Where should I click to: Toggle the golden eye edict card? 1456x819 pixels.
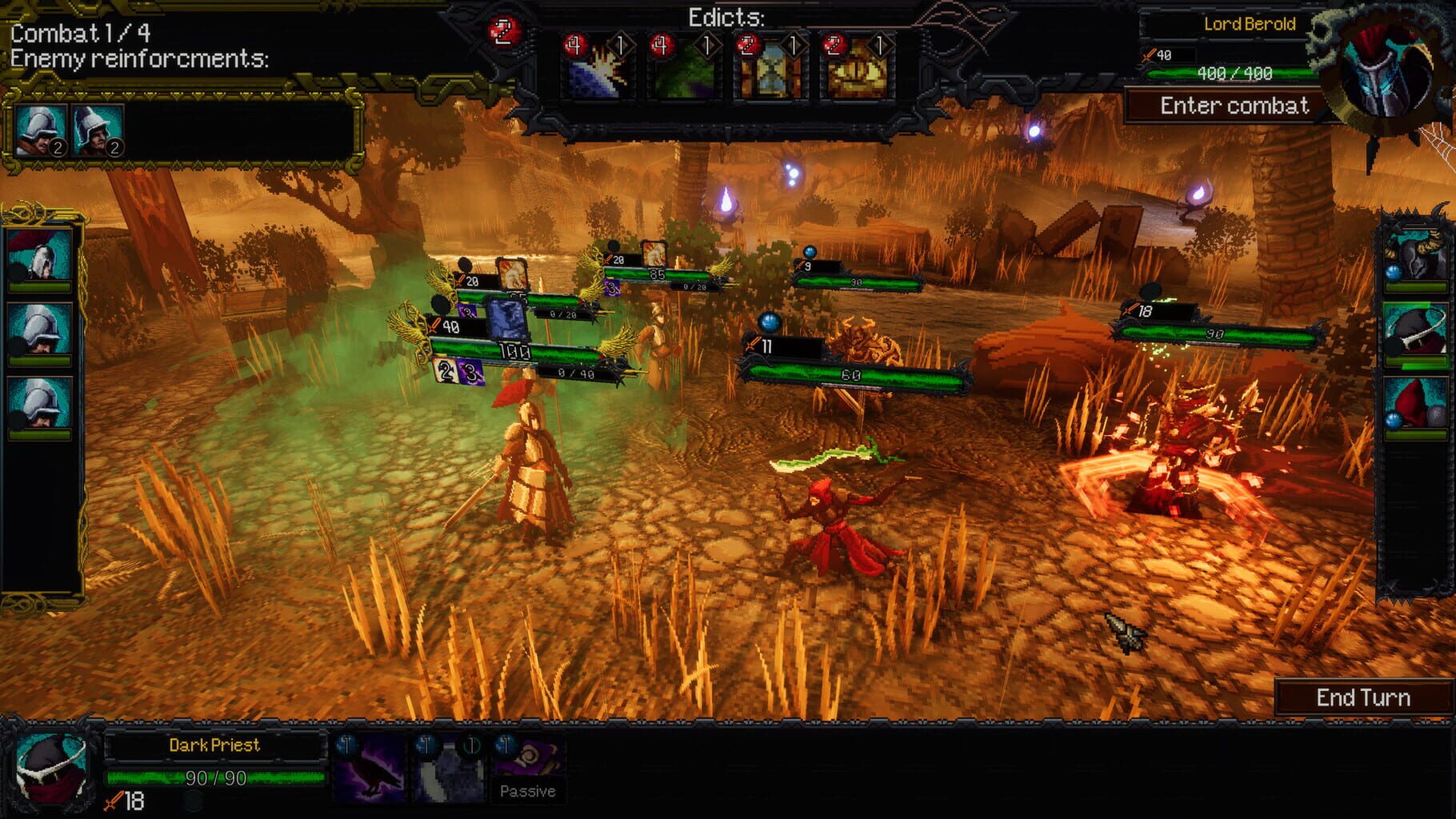coord(858,64)
